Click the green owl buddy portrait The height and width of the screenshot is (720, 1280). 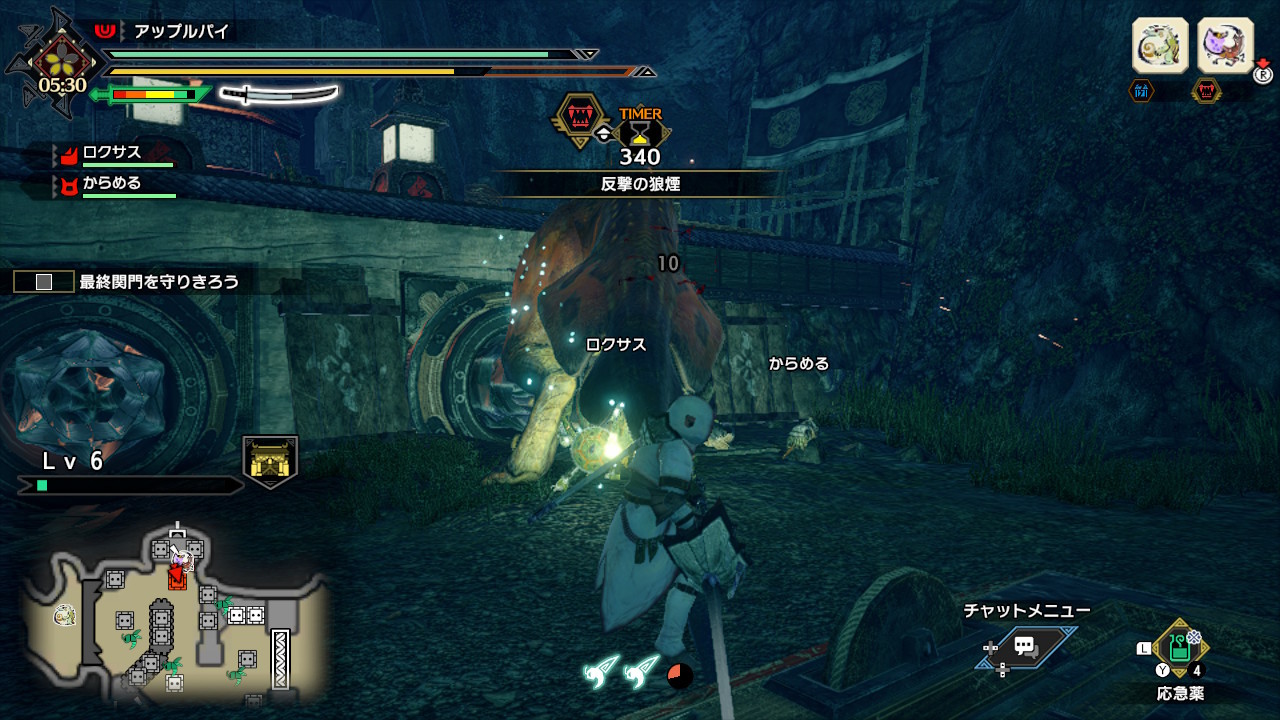(x=1160, y=46)
